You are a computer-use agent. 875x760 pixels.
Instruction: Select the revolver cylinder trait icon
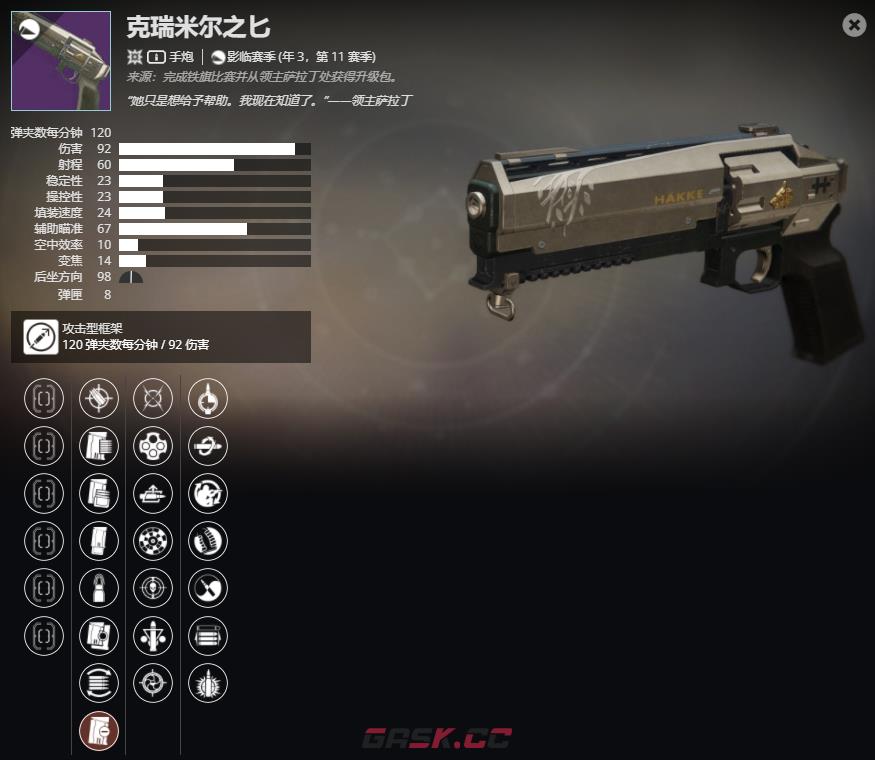point(153,446)
